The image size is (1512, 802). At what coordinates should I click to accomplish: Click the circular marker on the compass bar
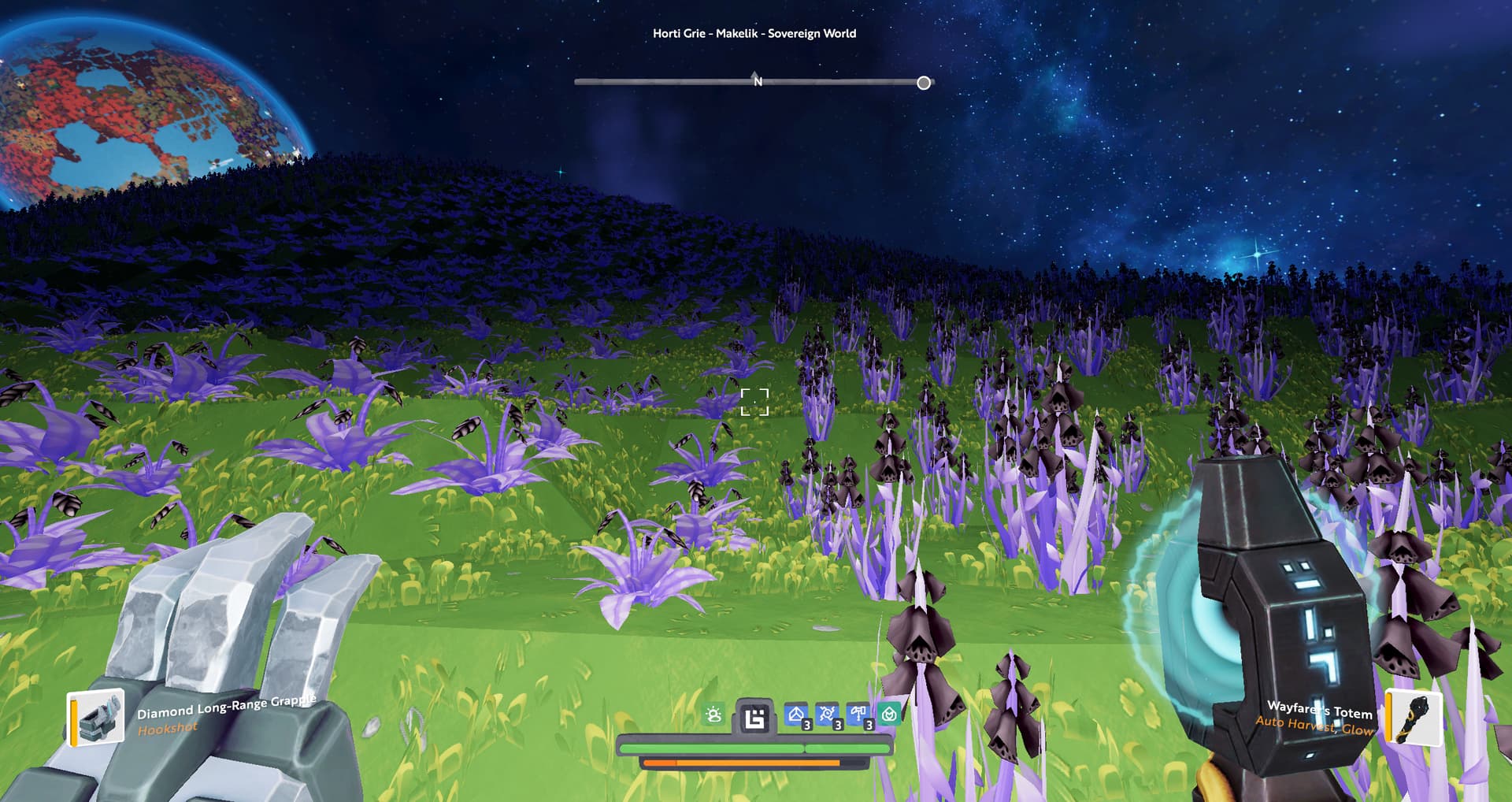pyautogui.click(x=924, y=83)
